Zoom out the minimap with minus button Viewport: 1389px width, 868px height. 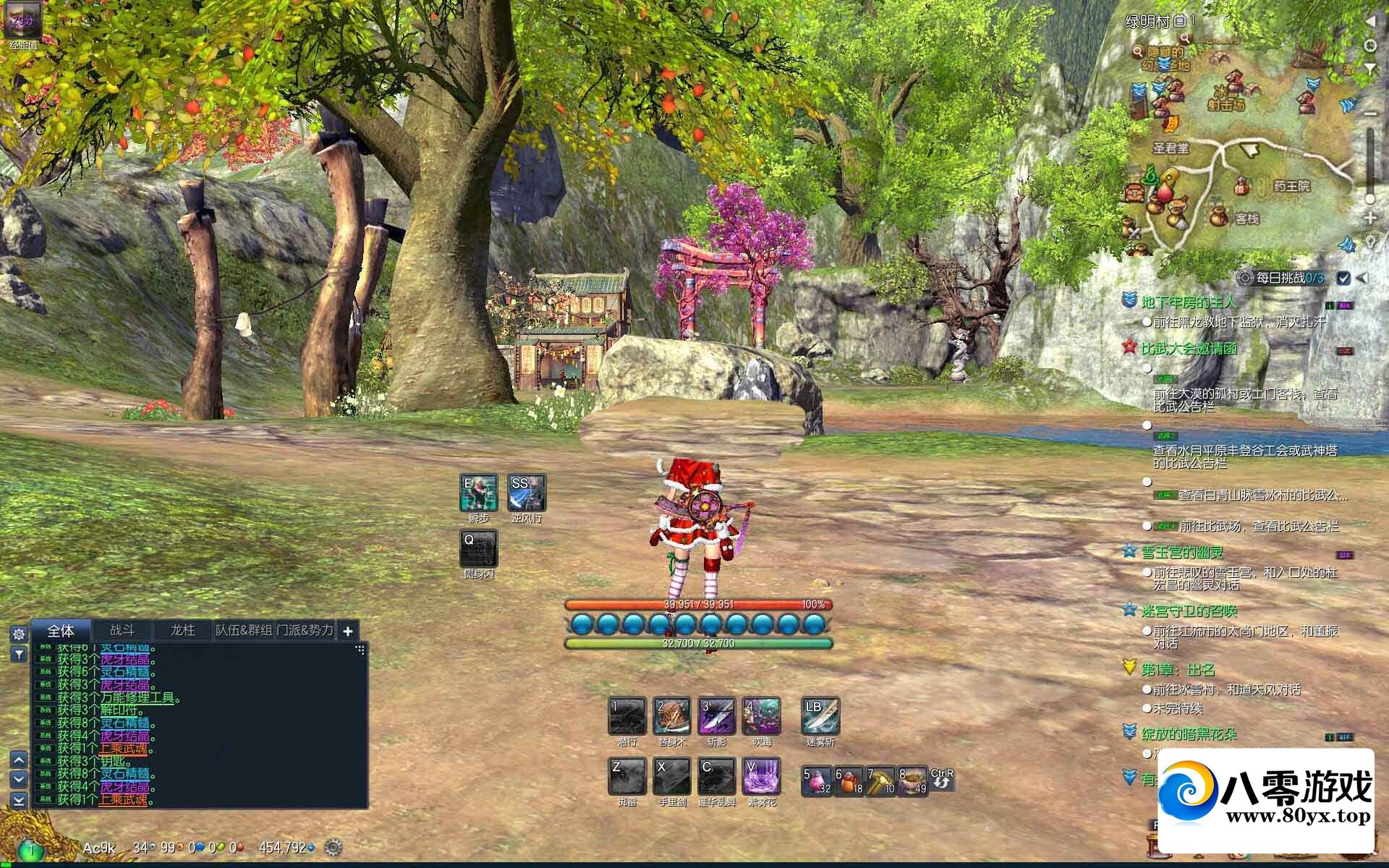click(x=1369, y=114)
